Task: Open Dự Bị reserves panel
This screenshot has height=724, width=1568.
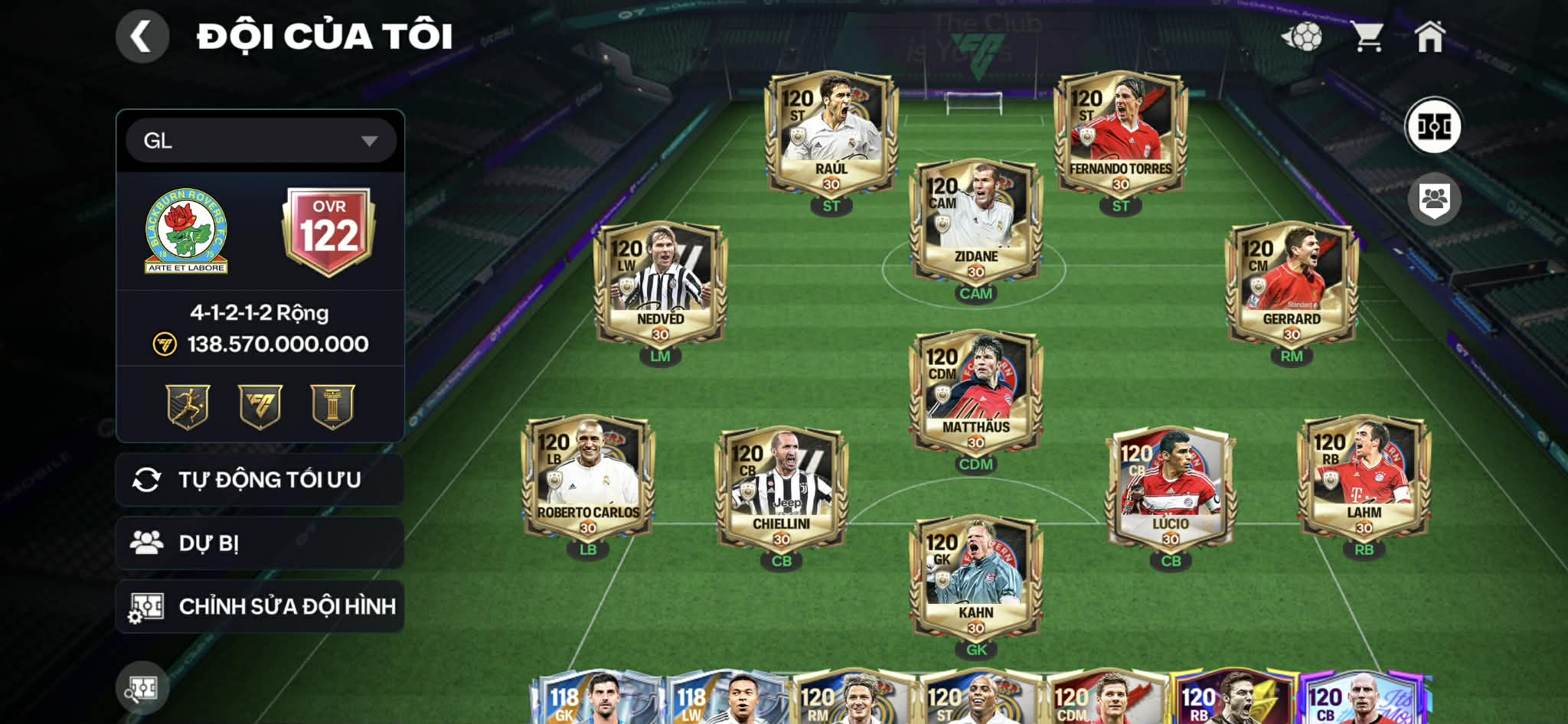Action: click(259, 543)
